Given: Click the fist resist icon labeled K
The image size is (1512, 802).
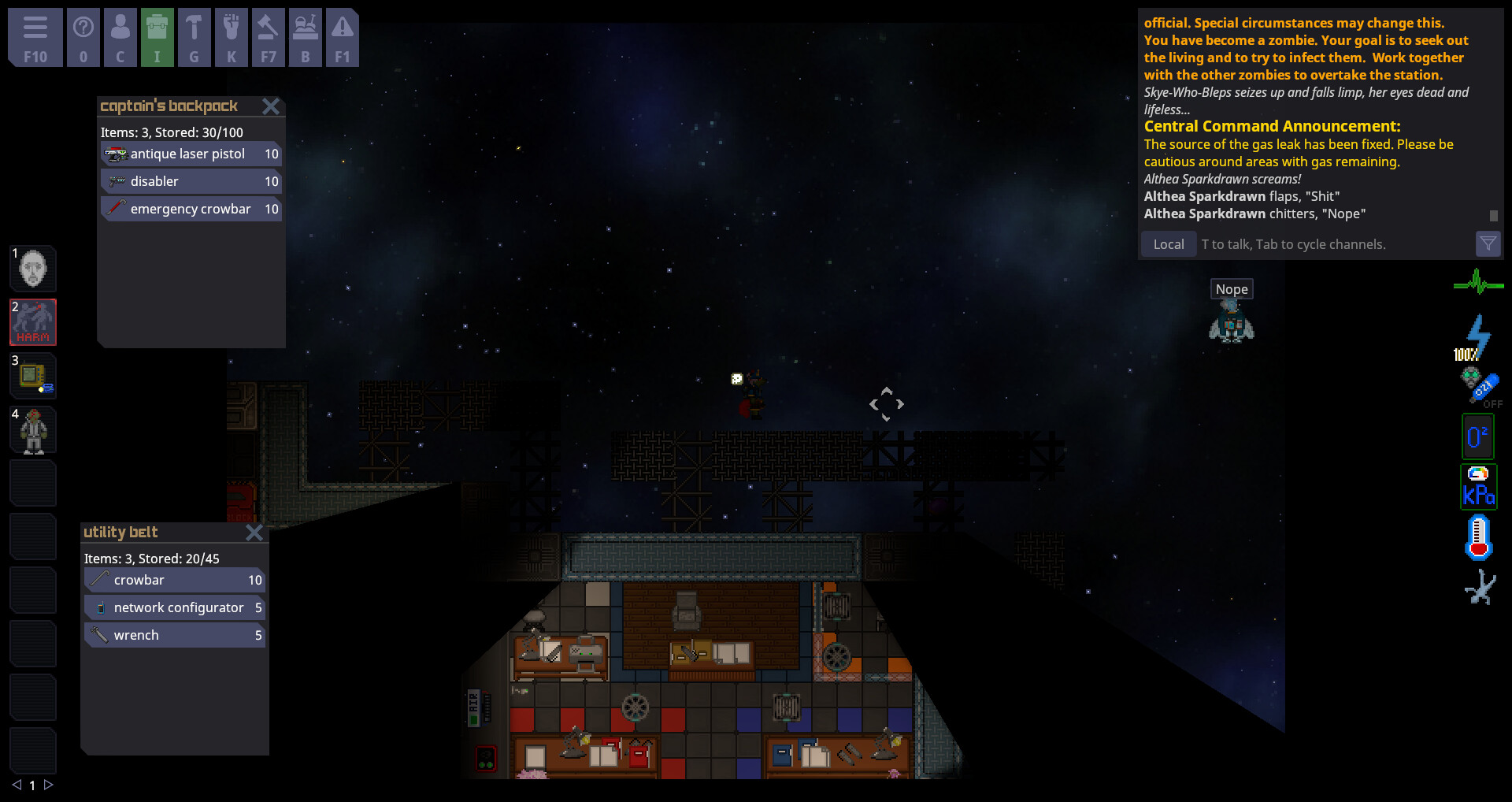Looking at the screenshot, I should [x=232, y=37].
